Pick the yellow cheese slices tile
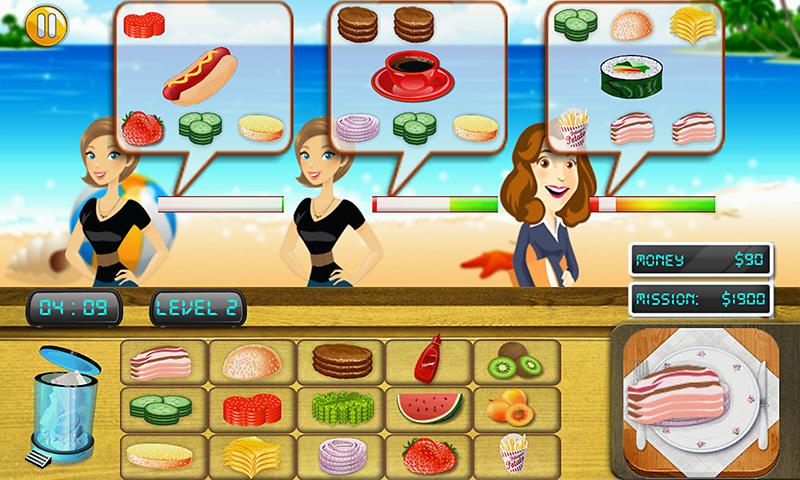Viewport: 800px width, 480px height. (250, 455)
